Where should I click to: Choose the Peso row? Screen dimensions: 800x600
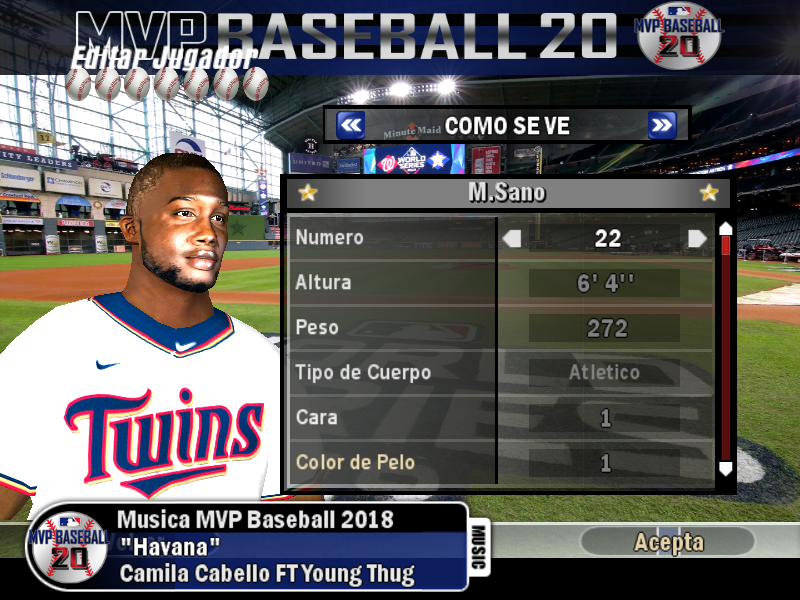[392, 328]
